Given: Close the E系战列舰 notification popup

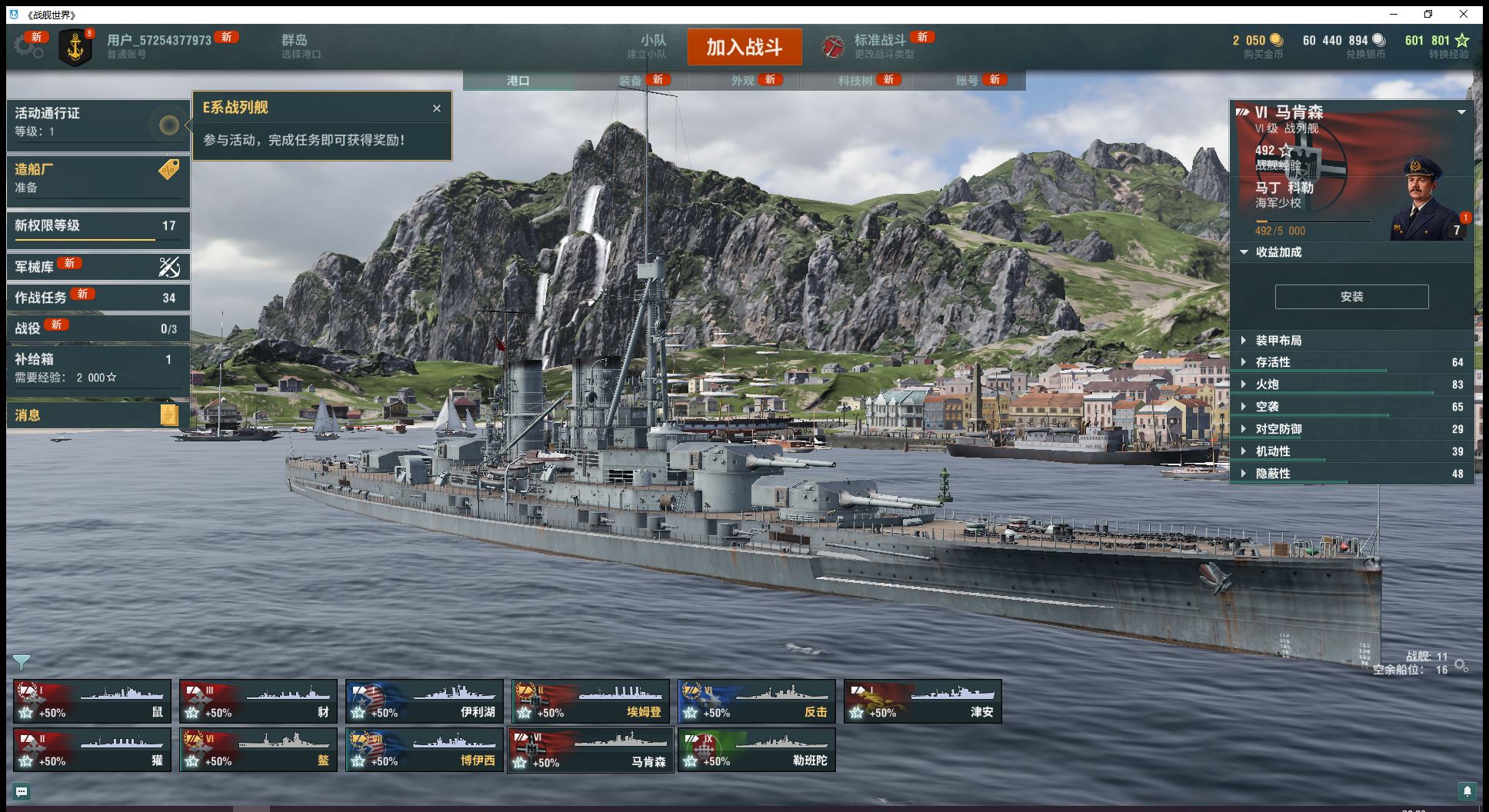Looking at the screenshot, I should tap(437, 108).
